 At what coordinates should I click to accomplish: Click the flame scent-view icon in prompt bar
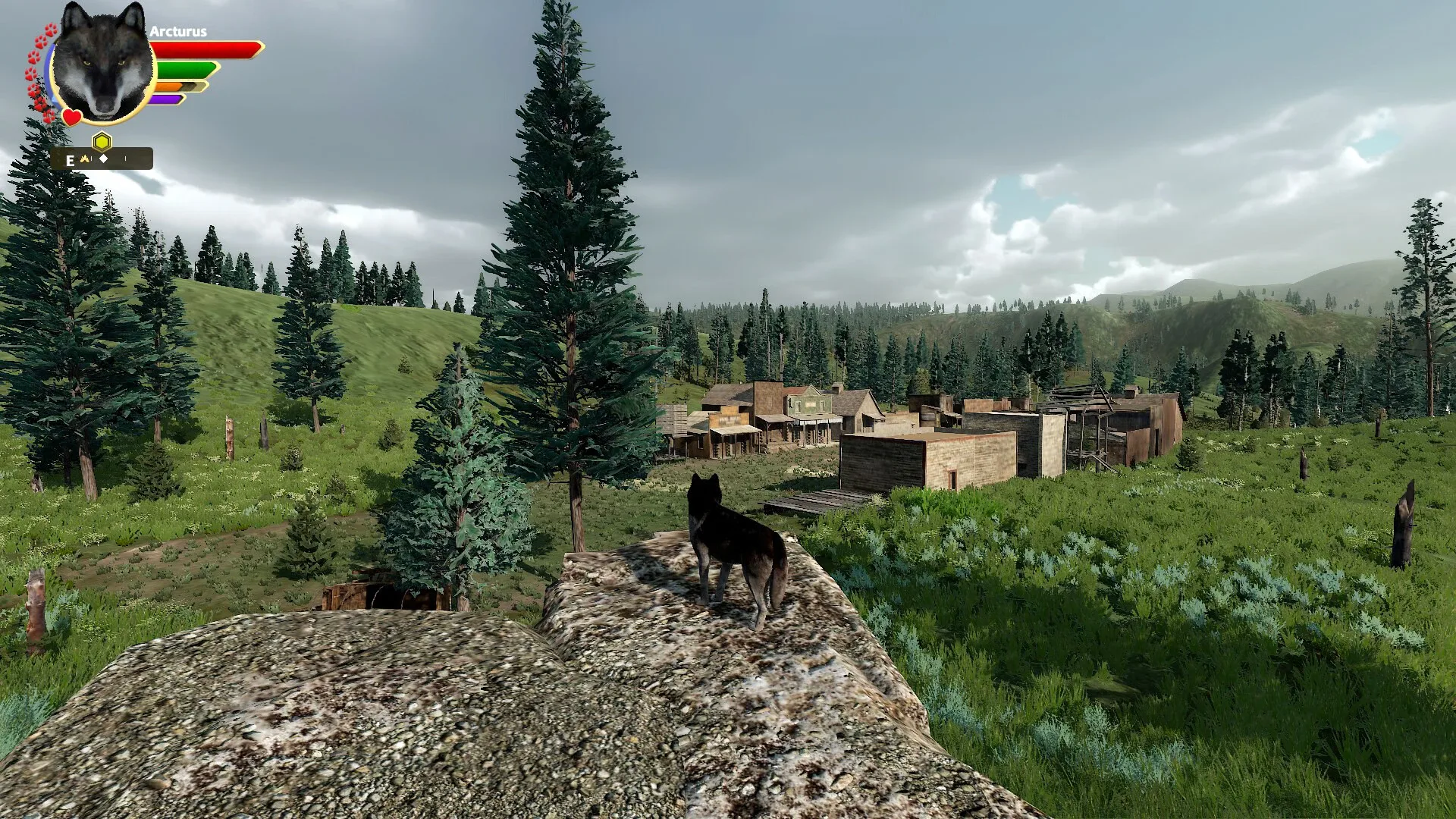[x=85, y=158]
